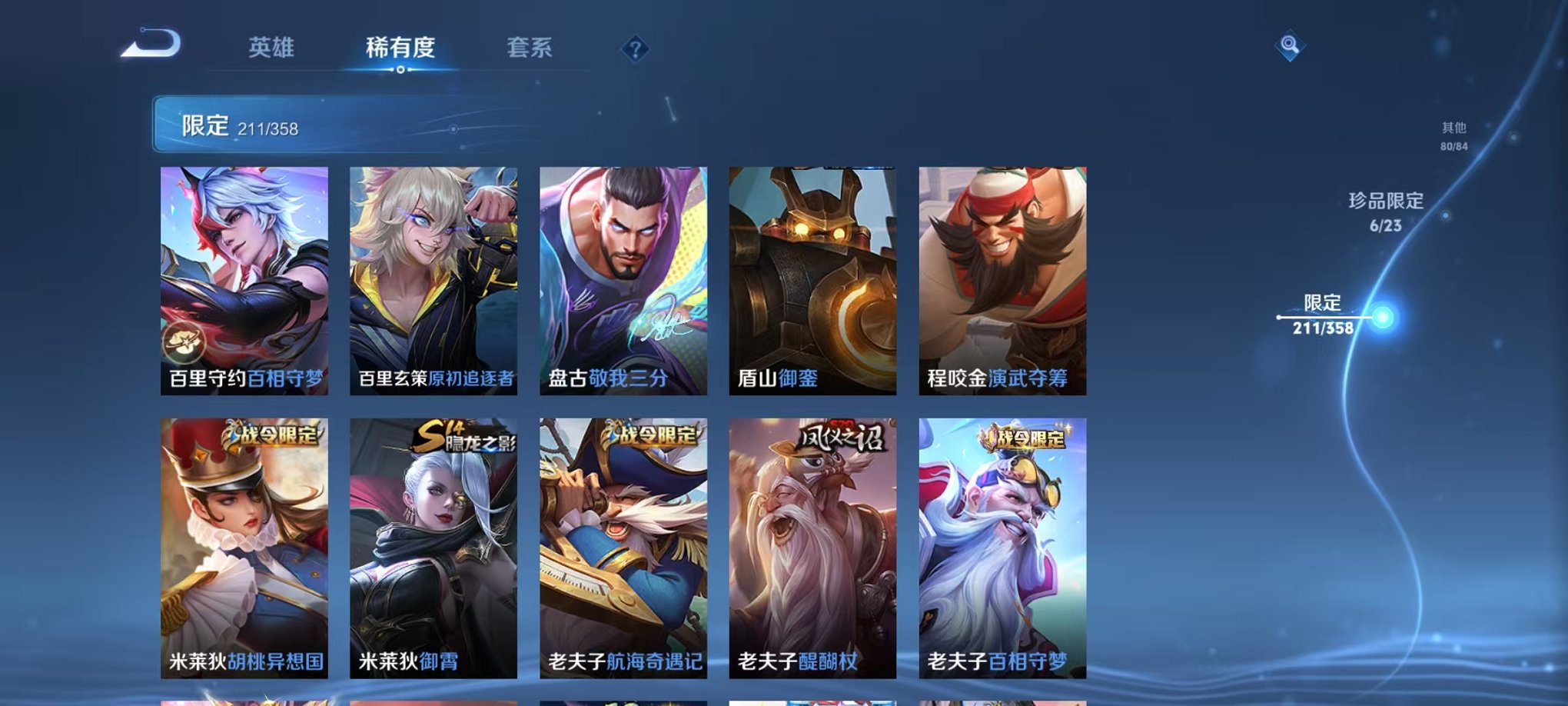Open the help question mark icon
The image size is (1568, 706).
(x=634, y=49)
